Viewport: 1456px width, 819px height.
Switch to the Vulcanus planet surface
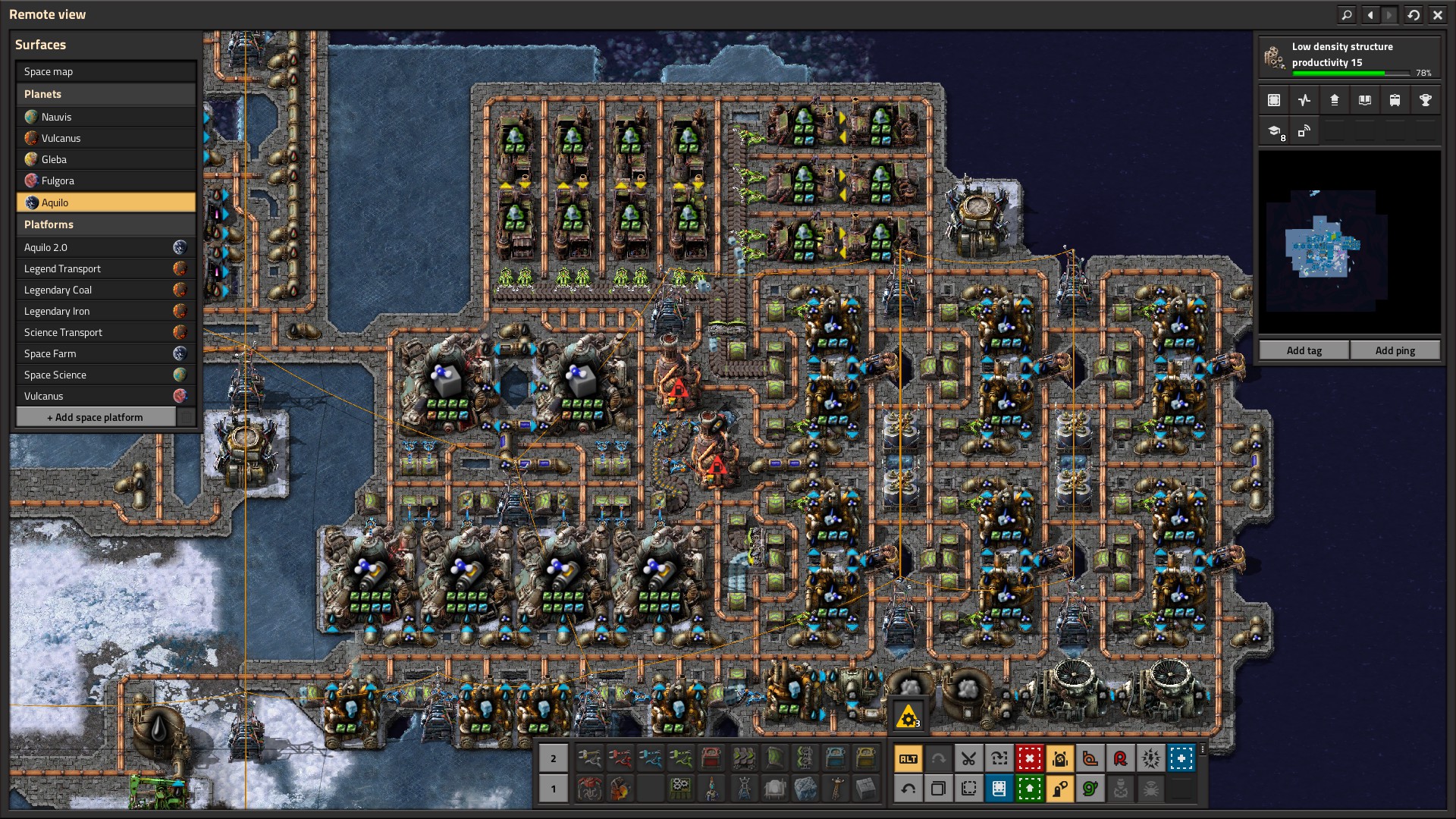pos(105,138)
